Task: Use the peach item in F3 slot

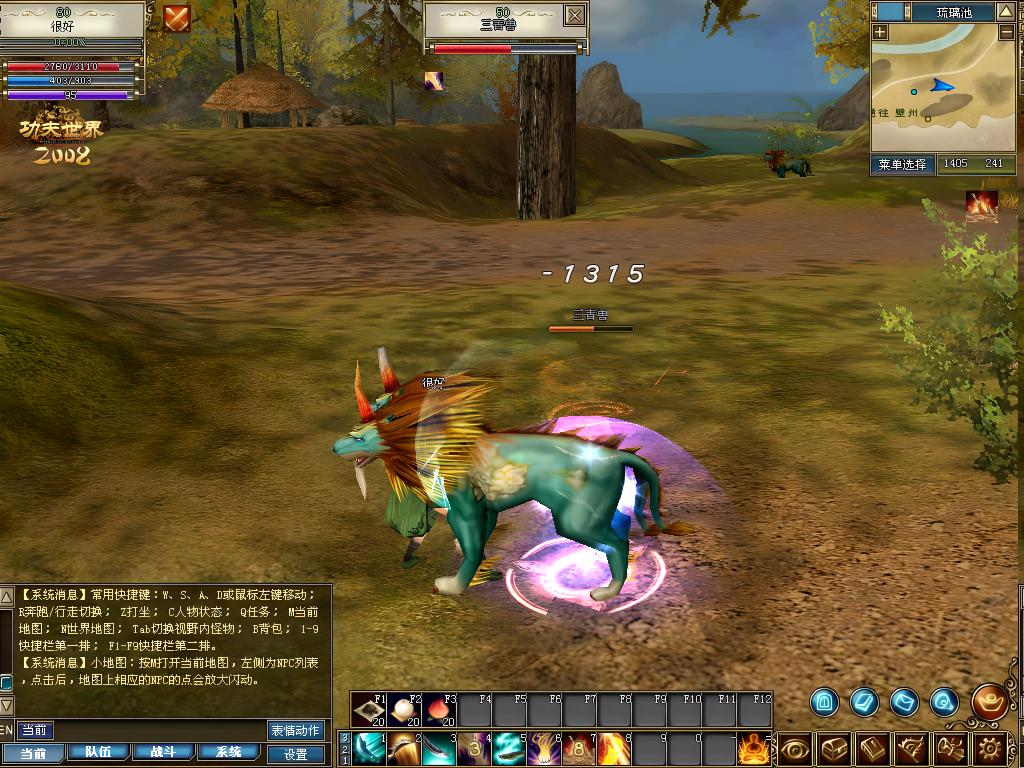Action: [440, 710]
